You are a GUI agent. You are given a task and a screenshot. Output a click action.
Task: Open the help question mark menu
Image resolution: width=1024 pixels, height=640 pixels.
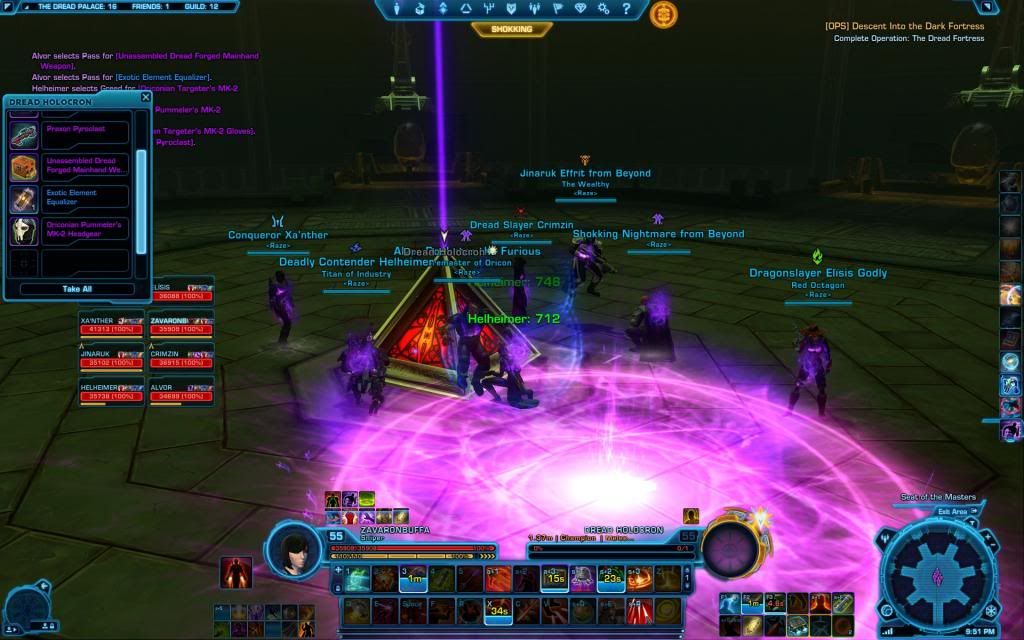point(627,9)
